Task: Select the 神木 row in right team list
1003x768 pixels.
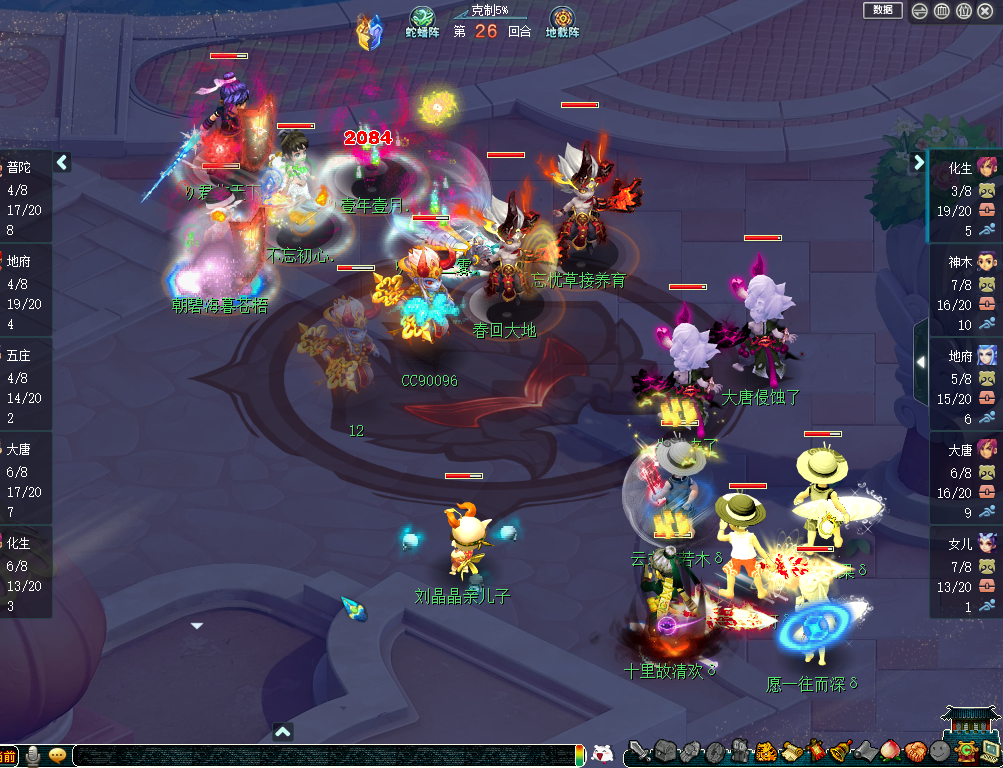Action: point(965,284)
